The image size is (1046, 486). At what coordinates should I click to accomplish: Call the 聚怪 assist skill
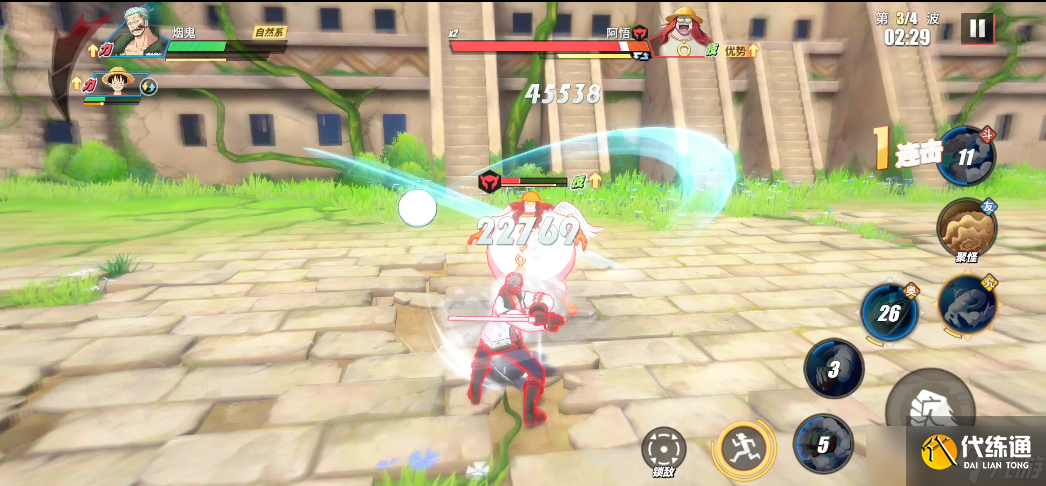(x=966, y=228)
